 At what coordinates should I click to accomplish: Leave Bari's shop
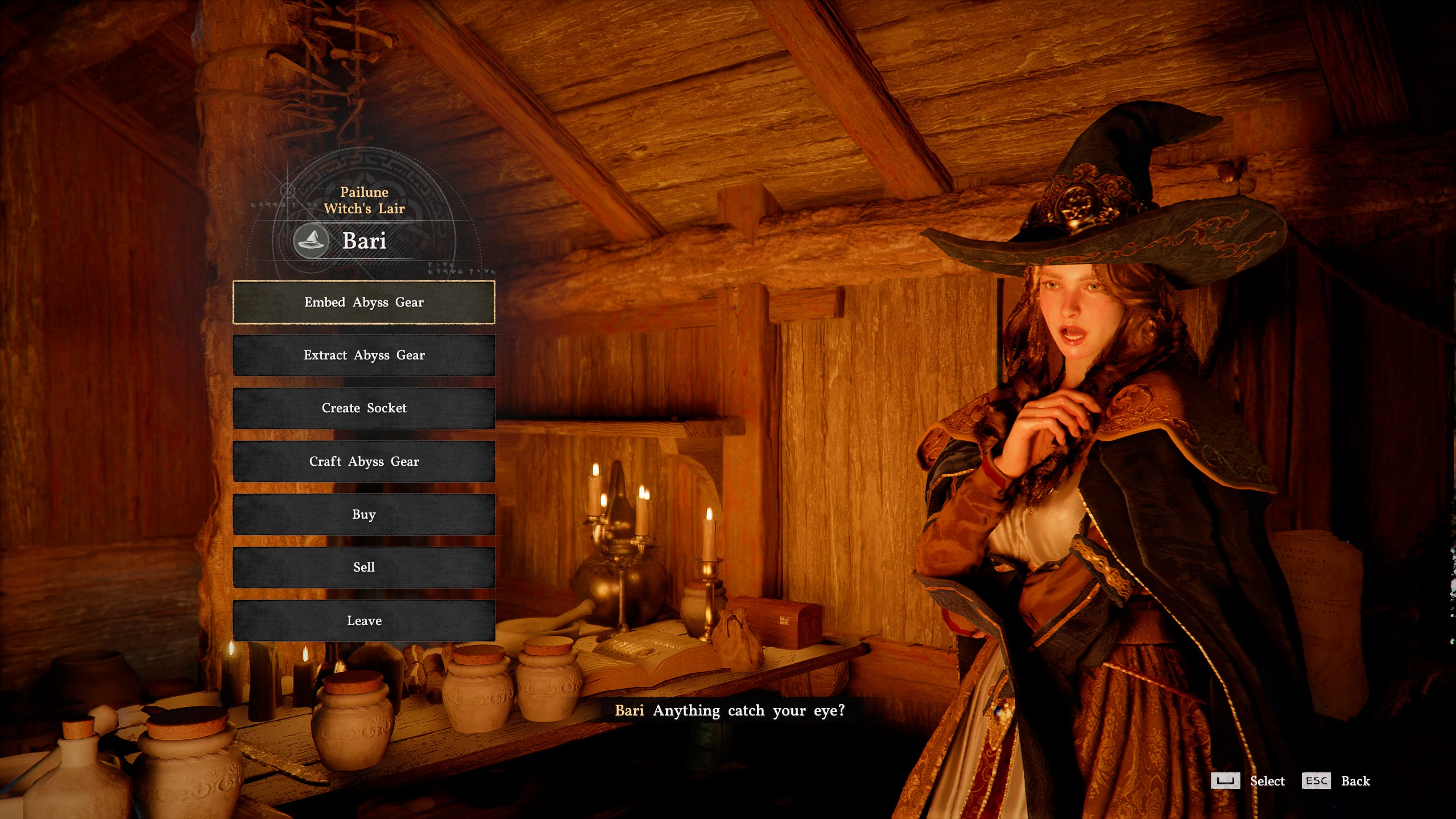(363, 621)
